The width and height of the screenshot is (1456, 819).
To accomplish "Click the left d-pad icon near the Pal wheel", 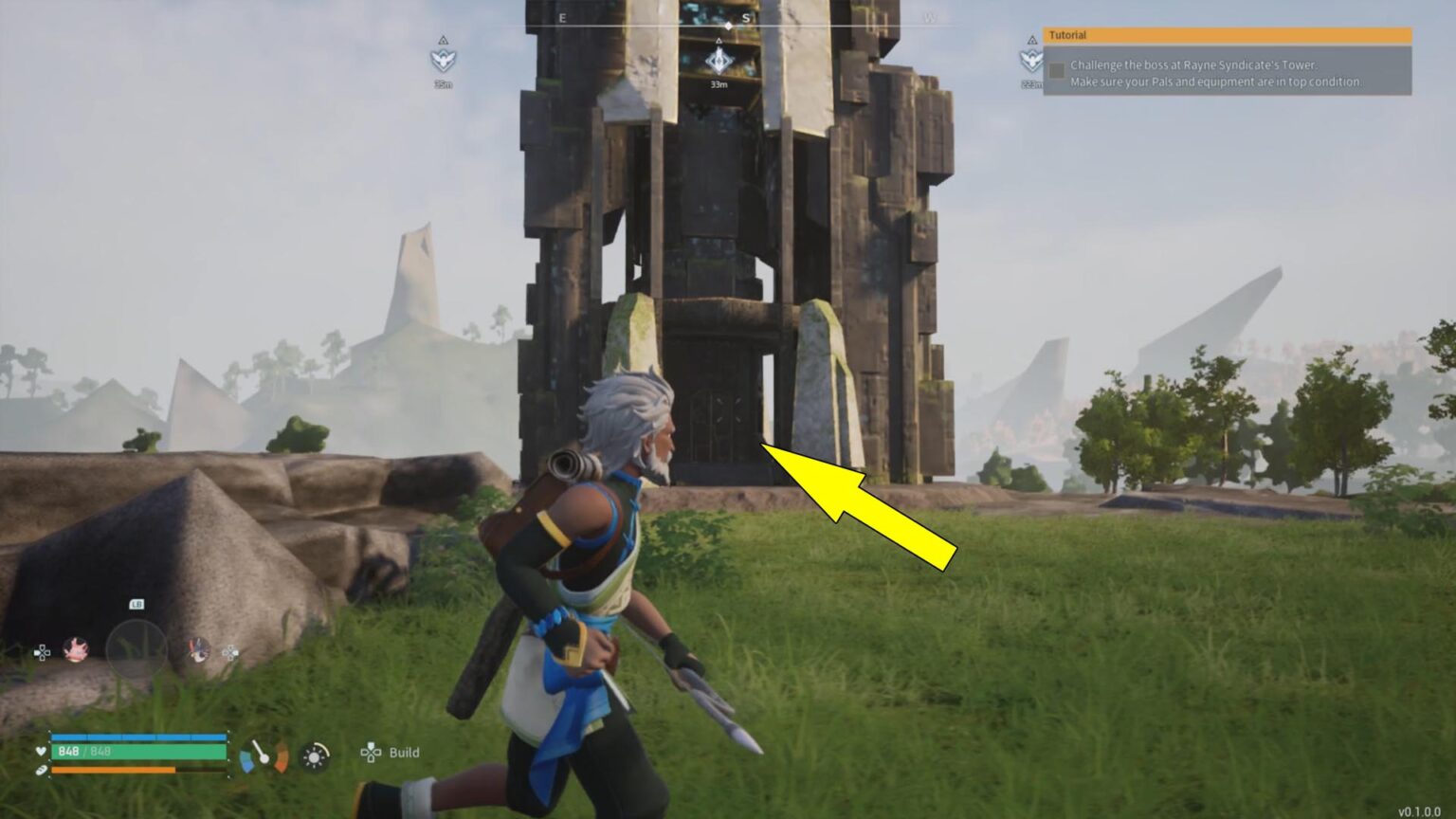I will (x=43, y=652).
